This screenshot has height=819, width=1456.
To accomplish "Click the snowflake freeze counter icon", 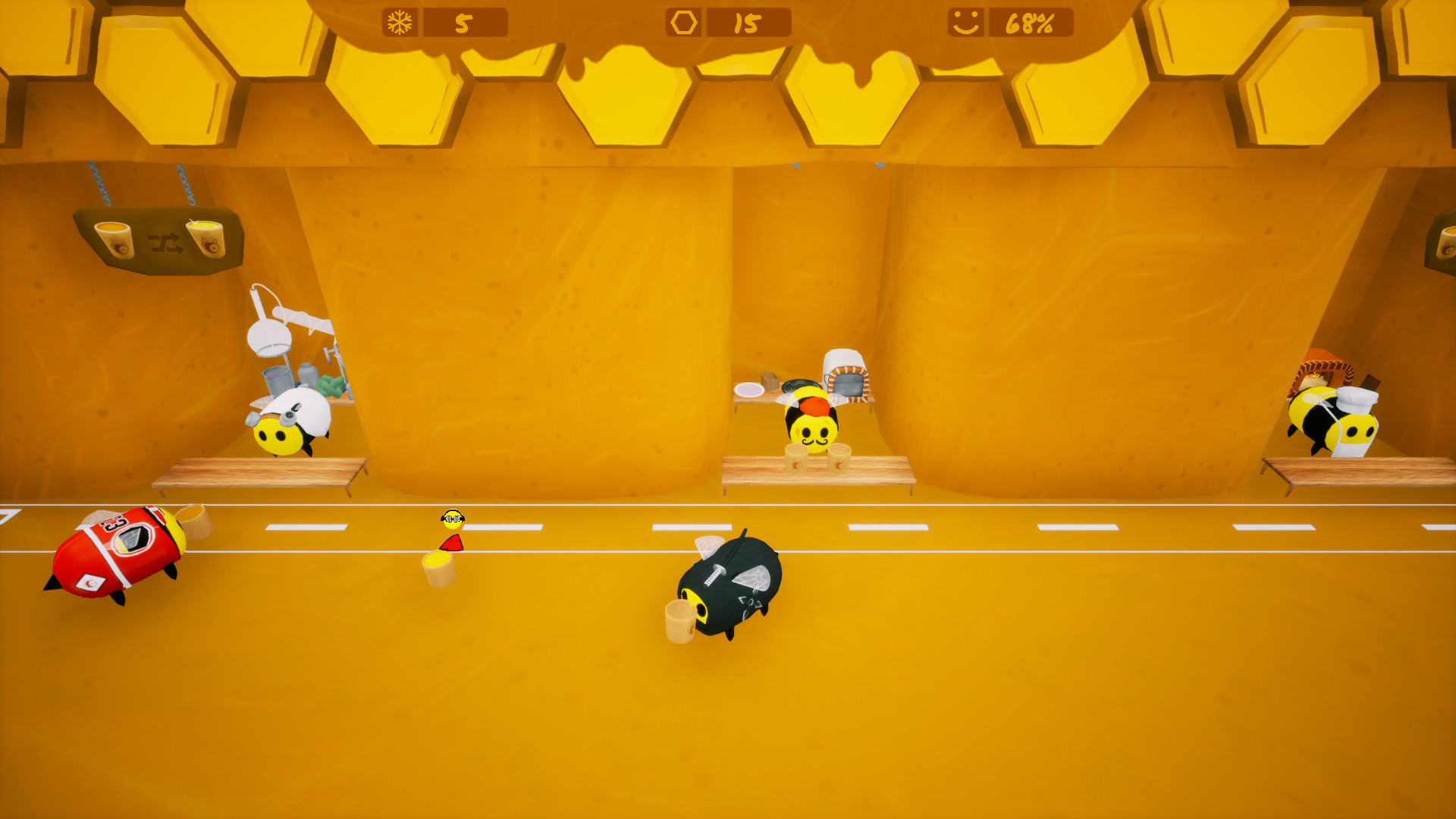I will [400, 22].
